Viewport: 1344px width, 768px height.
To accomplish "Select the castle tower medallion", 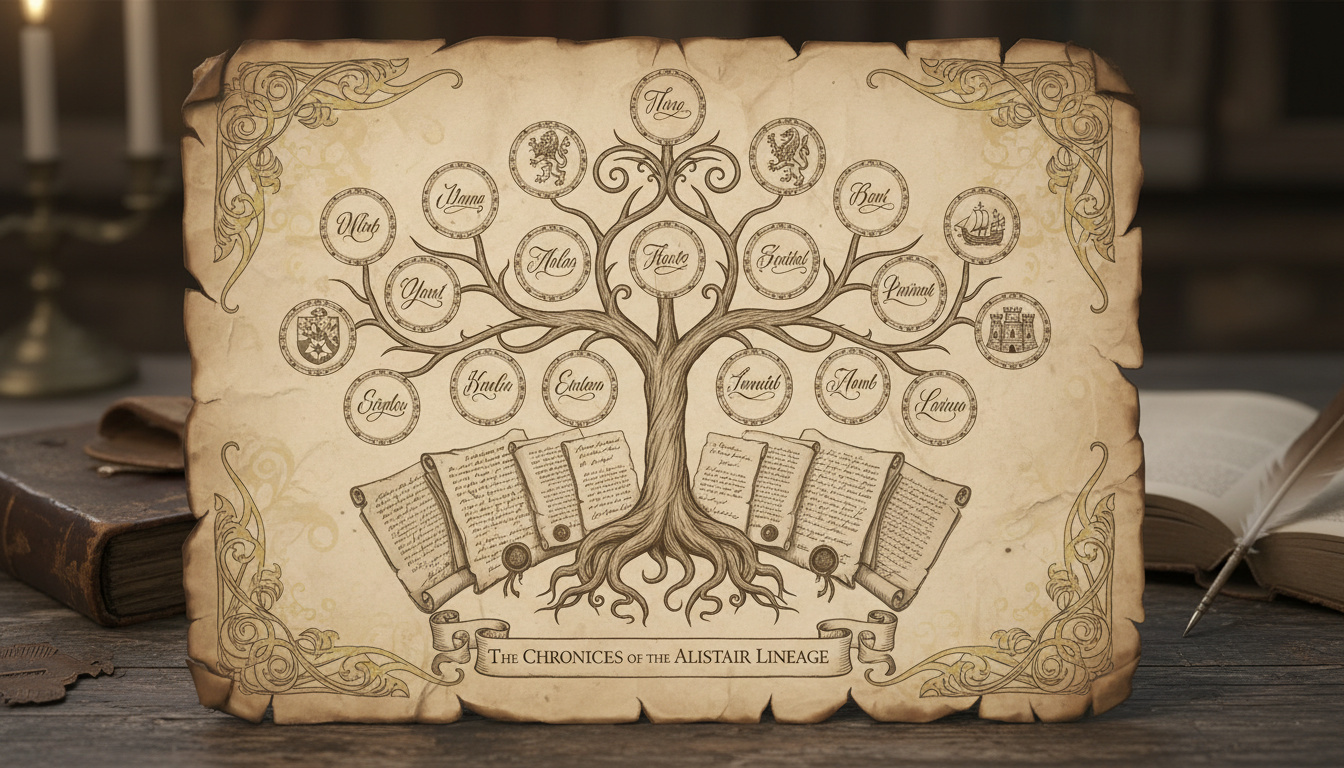I will pos(1011,330).
